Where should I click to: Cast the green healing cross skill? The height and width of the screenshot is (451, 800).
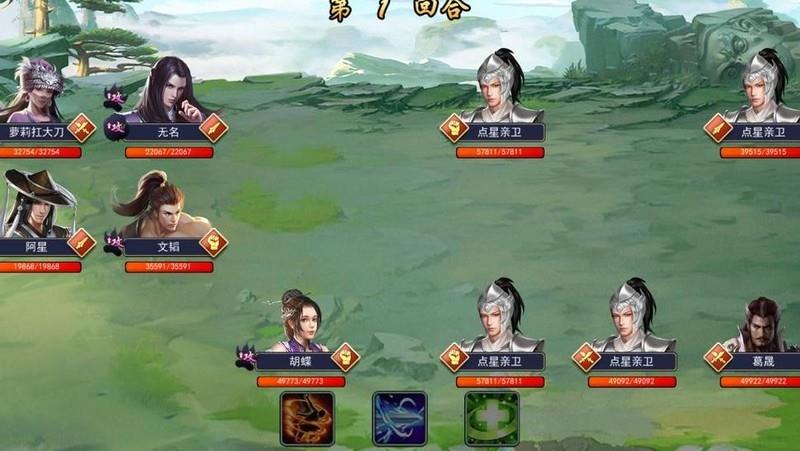(x=491, y=418)
